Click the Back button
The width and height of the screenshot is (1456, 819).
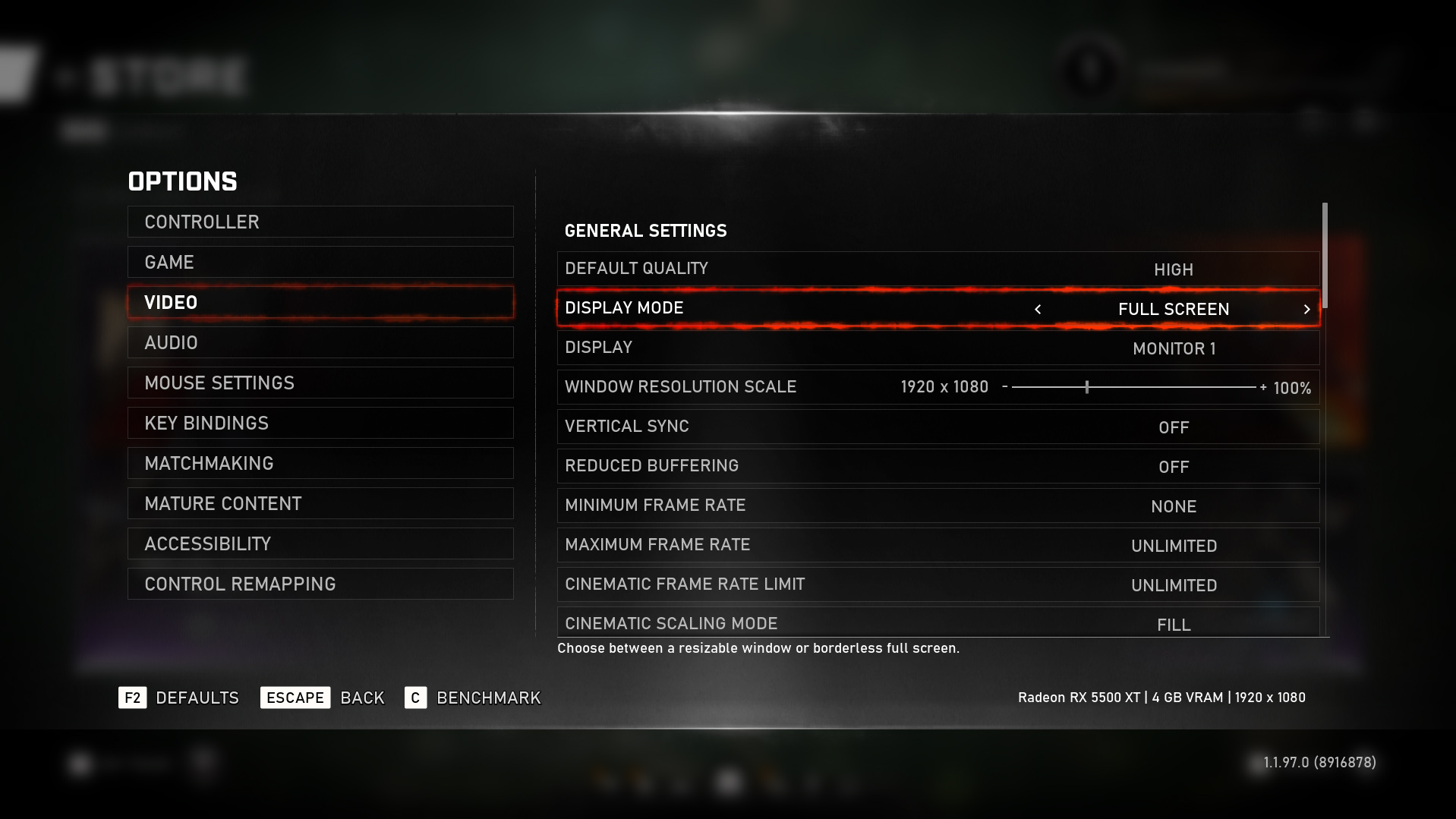pyautogui.click(x=323, y=698)
